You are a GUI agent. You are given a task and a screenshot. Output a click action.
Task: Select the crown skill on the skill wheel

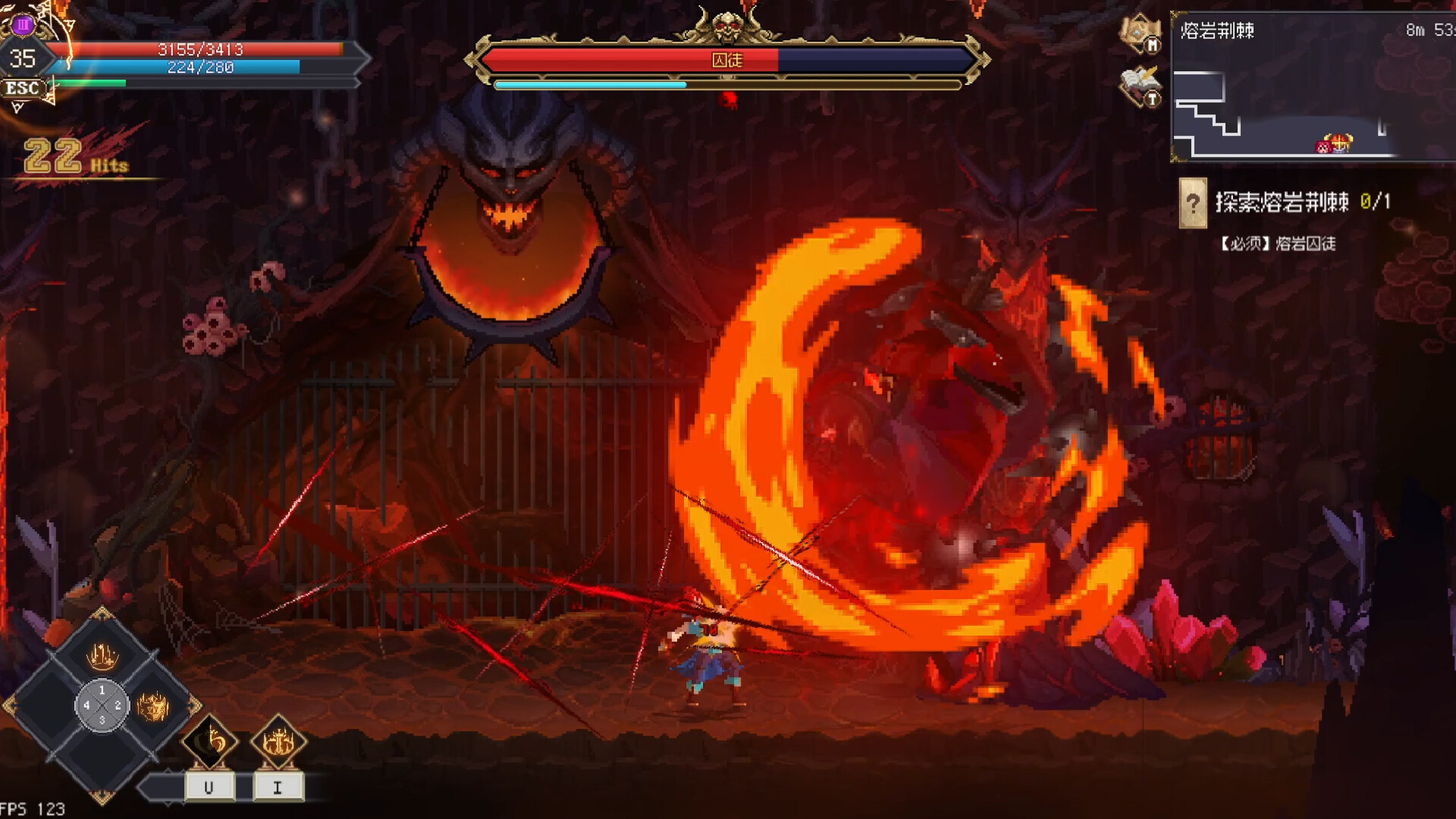102,656
